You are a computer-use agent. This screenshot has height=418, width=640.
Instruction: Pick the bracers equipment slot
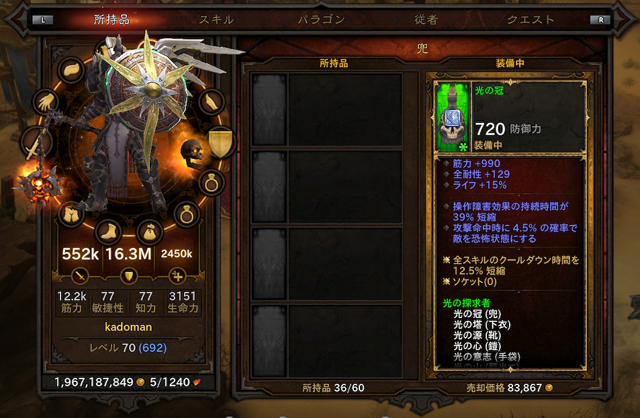[210, 101]
